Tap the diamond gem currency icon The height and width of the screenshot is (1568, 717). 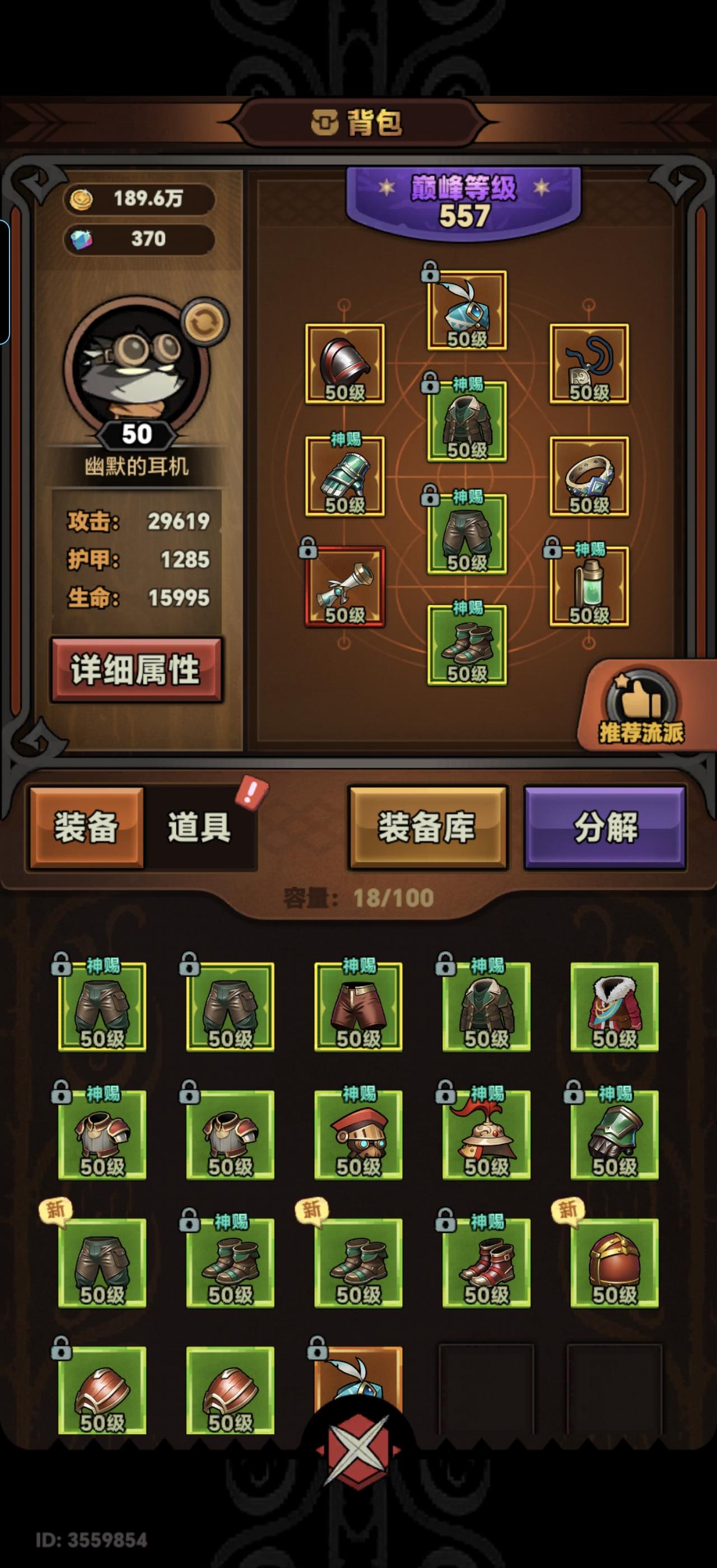coord(83,239)
